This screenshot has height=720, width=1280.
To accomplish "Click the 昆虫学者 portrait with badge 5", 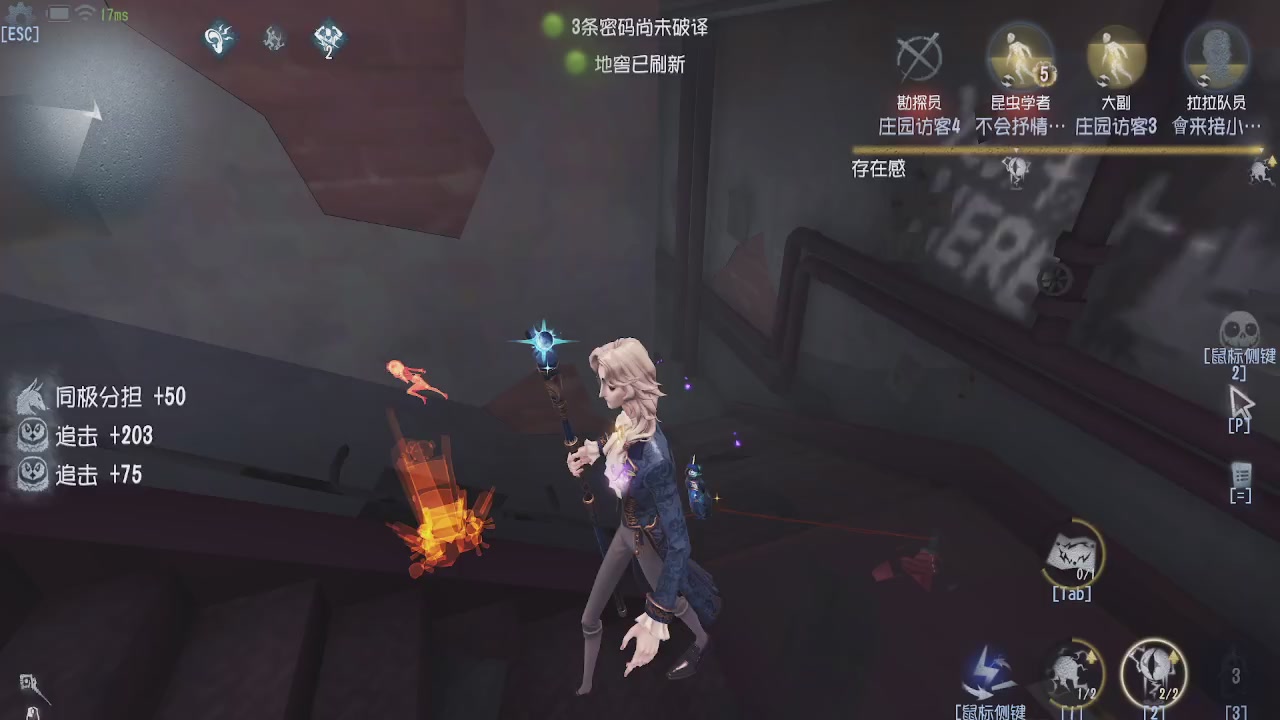I will pos(1019,60).
